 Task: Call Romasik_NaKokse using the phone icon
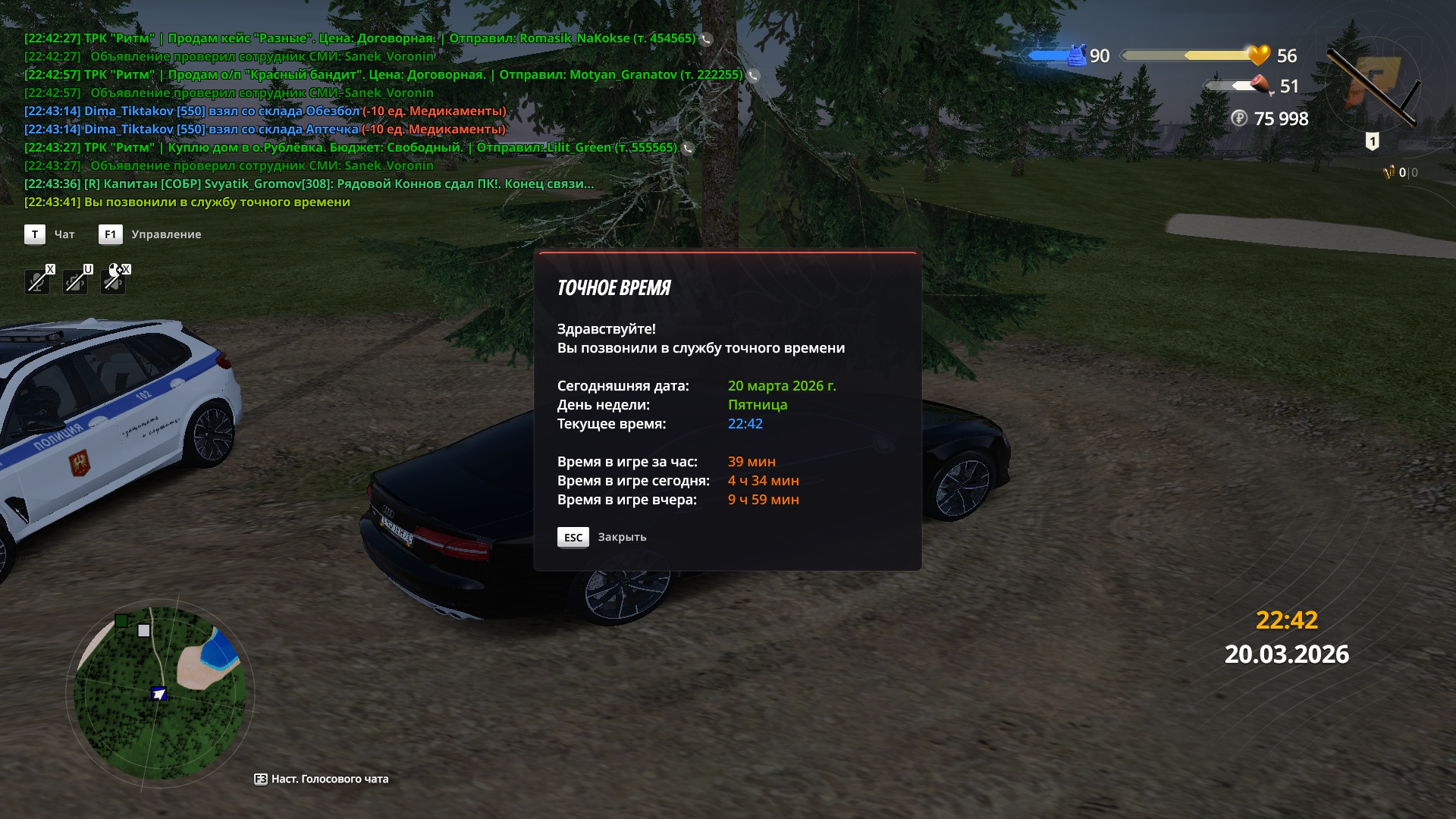tap(706, 39)
